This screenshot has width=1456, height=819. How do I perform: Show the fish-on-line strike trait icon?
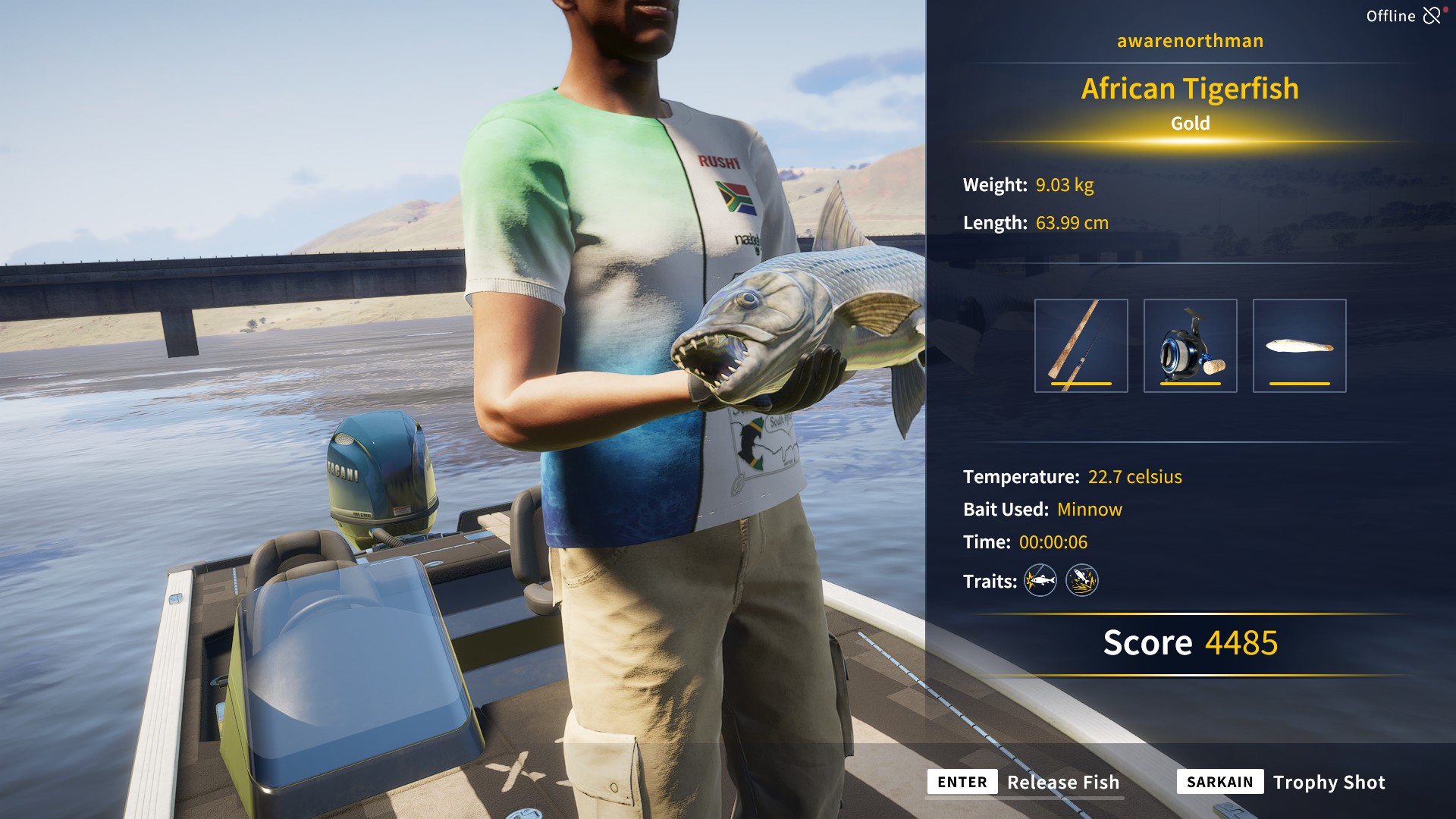coord(1040,581)
